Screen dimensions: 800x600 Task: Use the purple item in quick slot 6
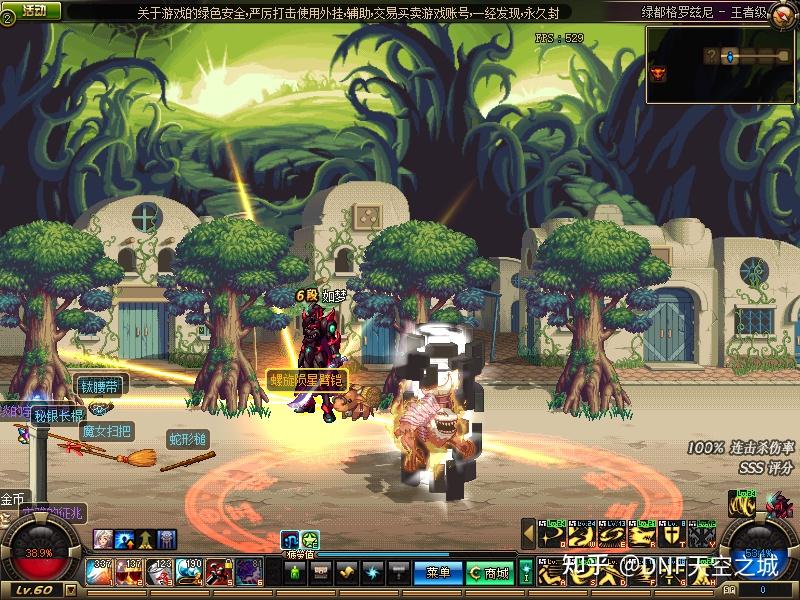250,572
